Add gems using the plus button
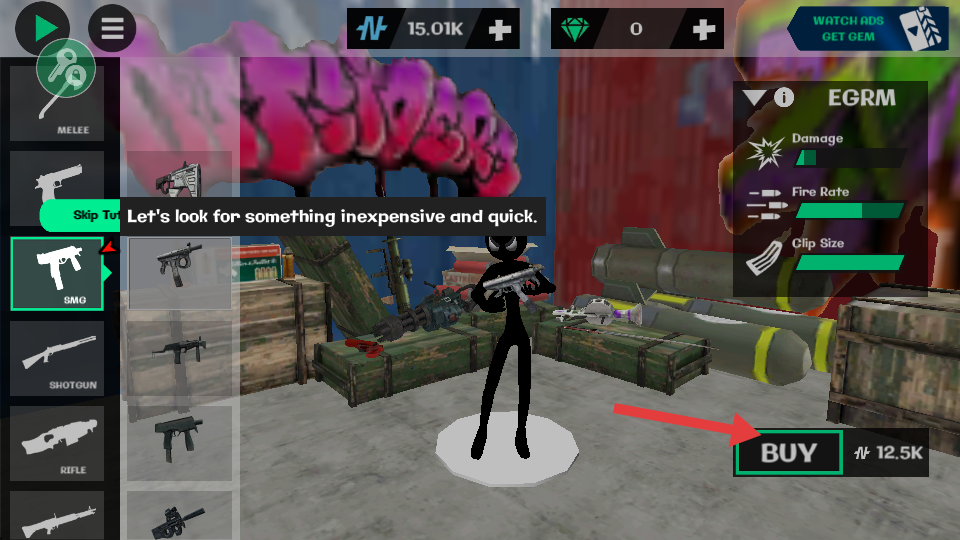This screenshot has width=960, height=540. click(x=704, y=30)
